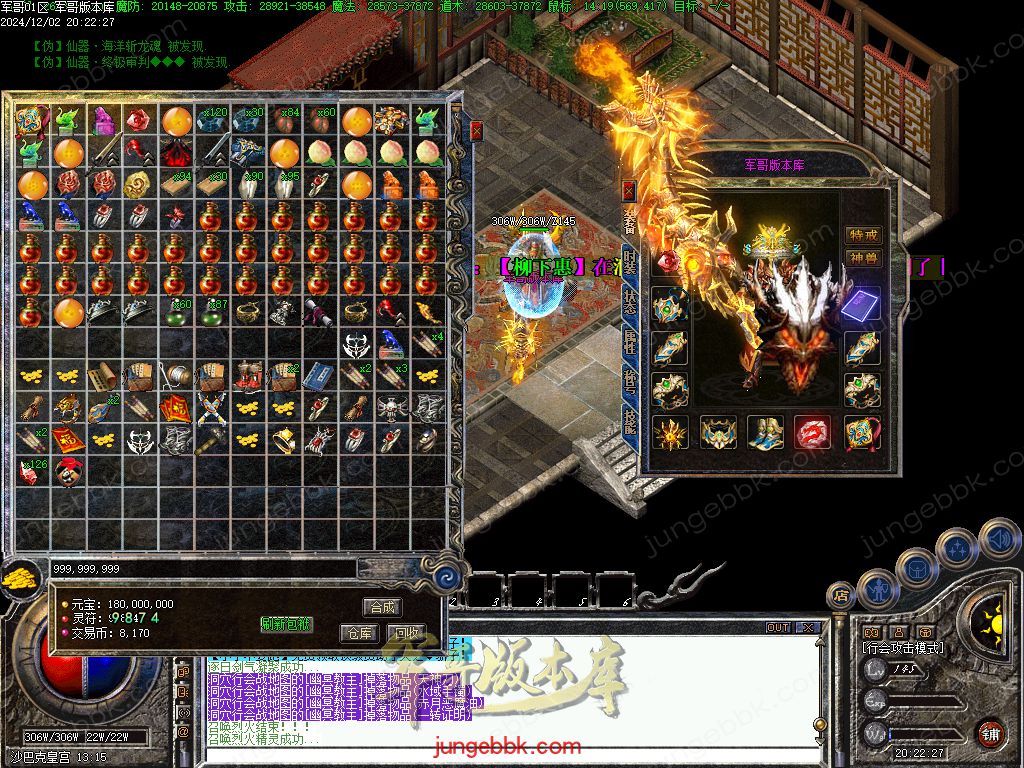Image resolution: width=1024 pixels, height=768 pixels.
Task: Select the red dragon orb equipment slot
Action: point(812,433)
